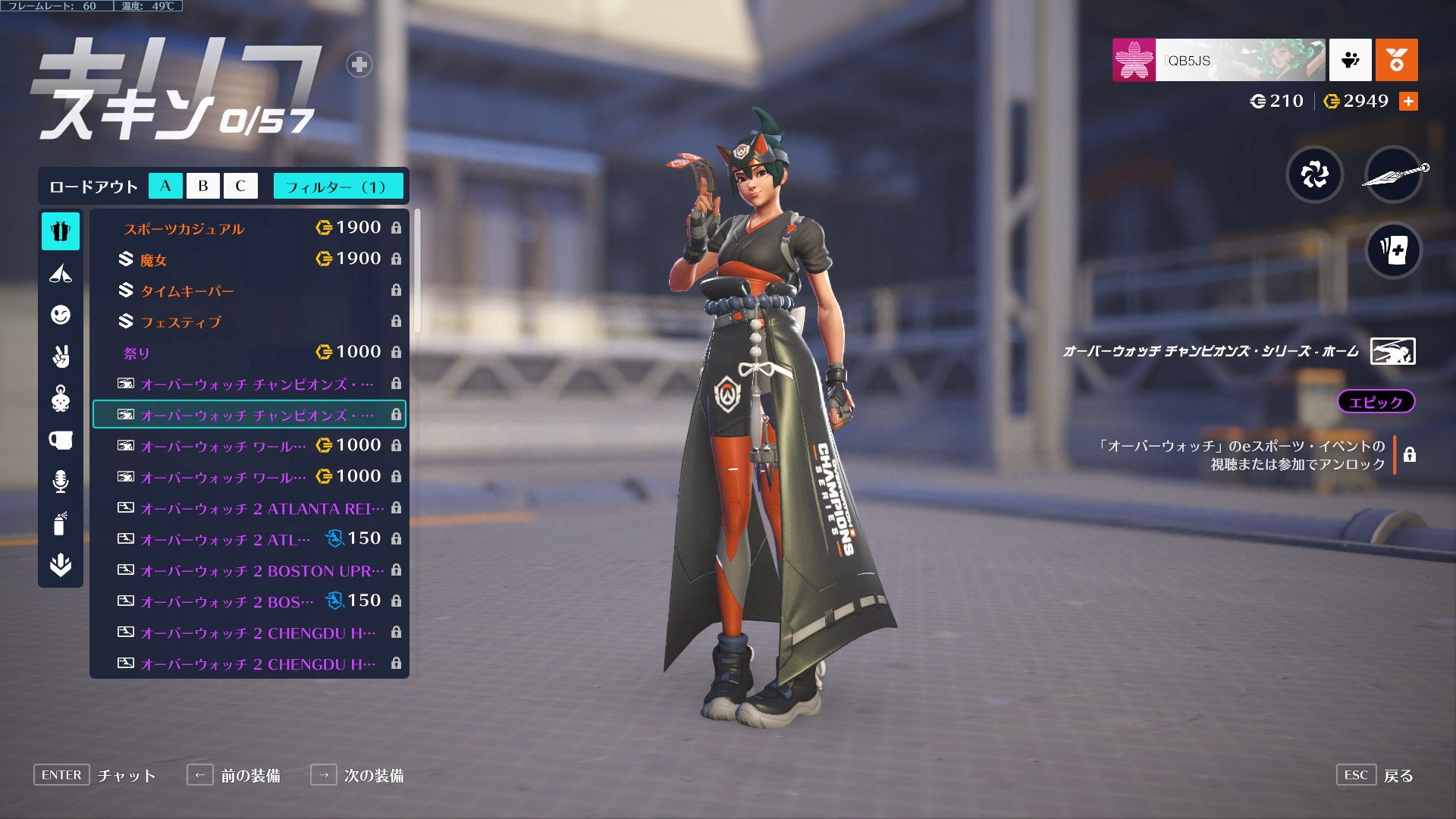Switch to loadout B
This screenshot has height=819, width=1456.
tap(202, 186)
